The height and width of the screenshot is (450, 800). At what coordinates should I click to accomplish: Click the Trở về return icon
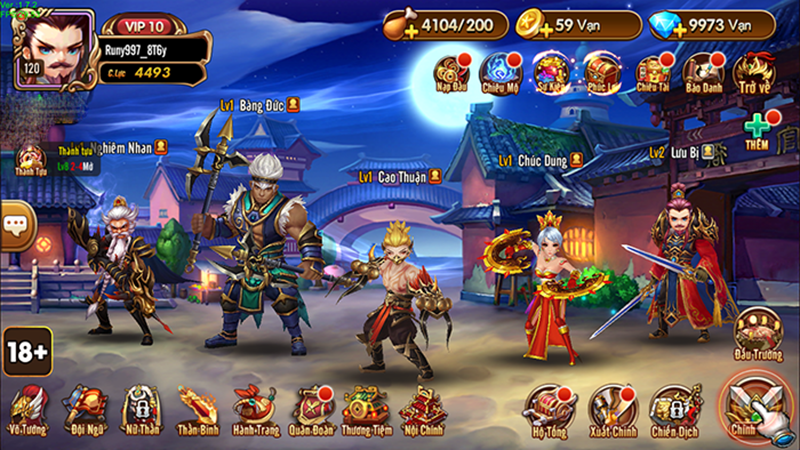[x=754, y=72]
